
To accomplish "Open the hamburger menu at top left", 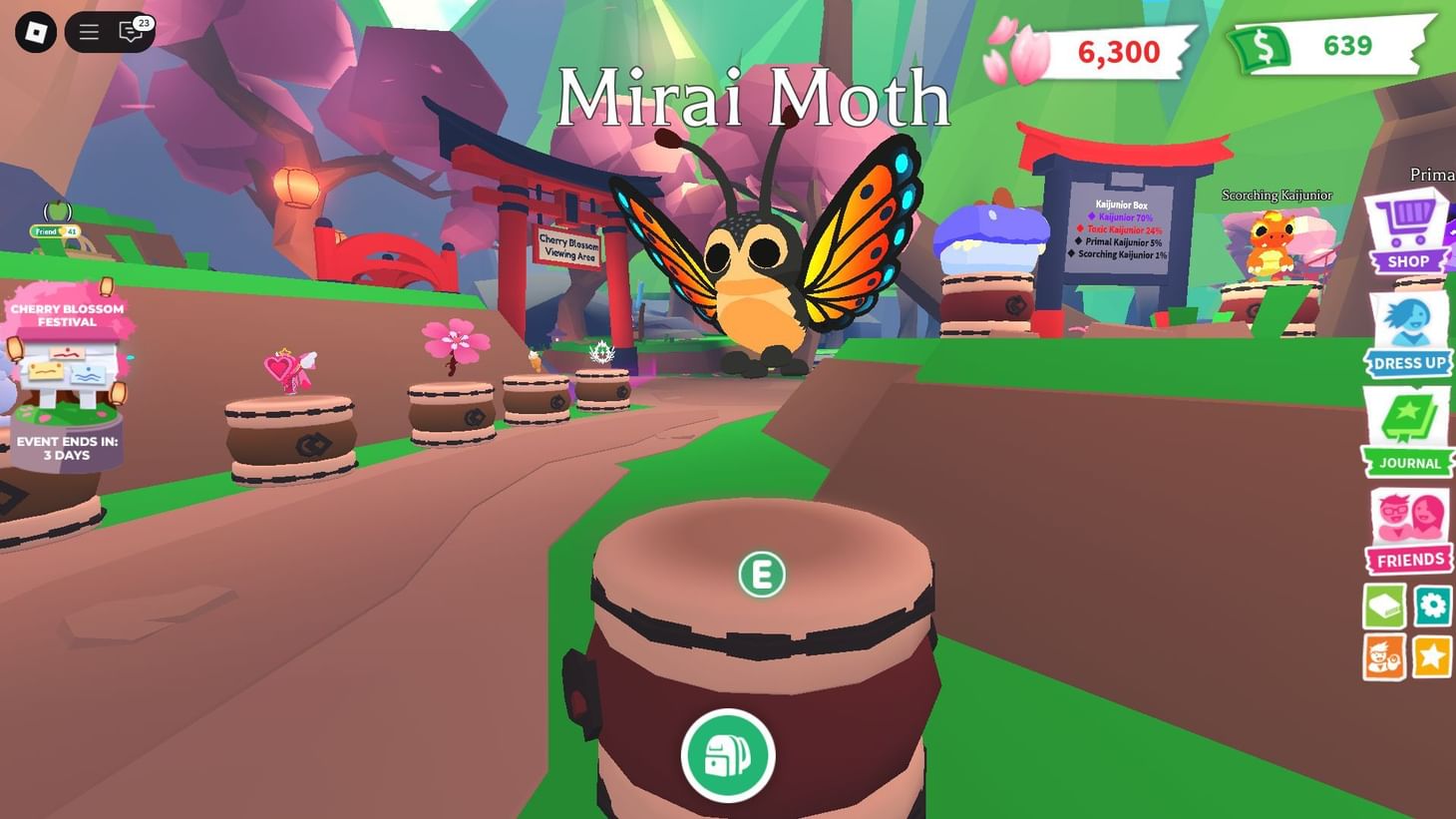I will 88,31.
